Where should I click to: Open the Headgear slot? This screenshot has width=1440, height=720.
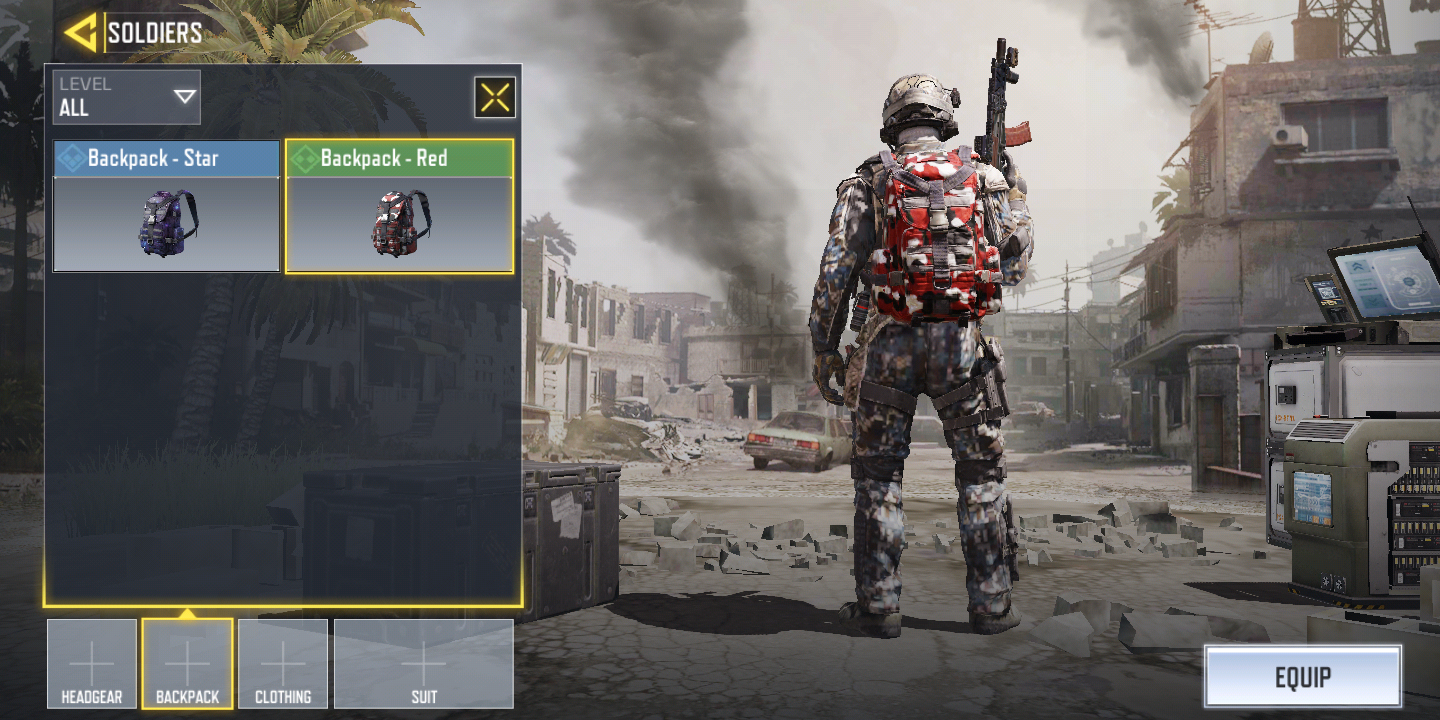(x=92, y=664)
